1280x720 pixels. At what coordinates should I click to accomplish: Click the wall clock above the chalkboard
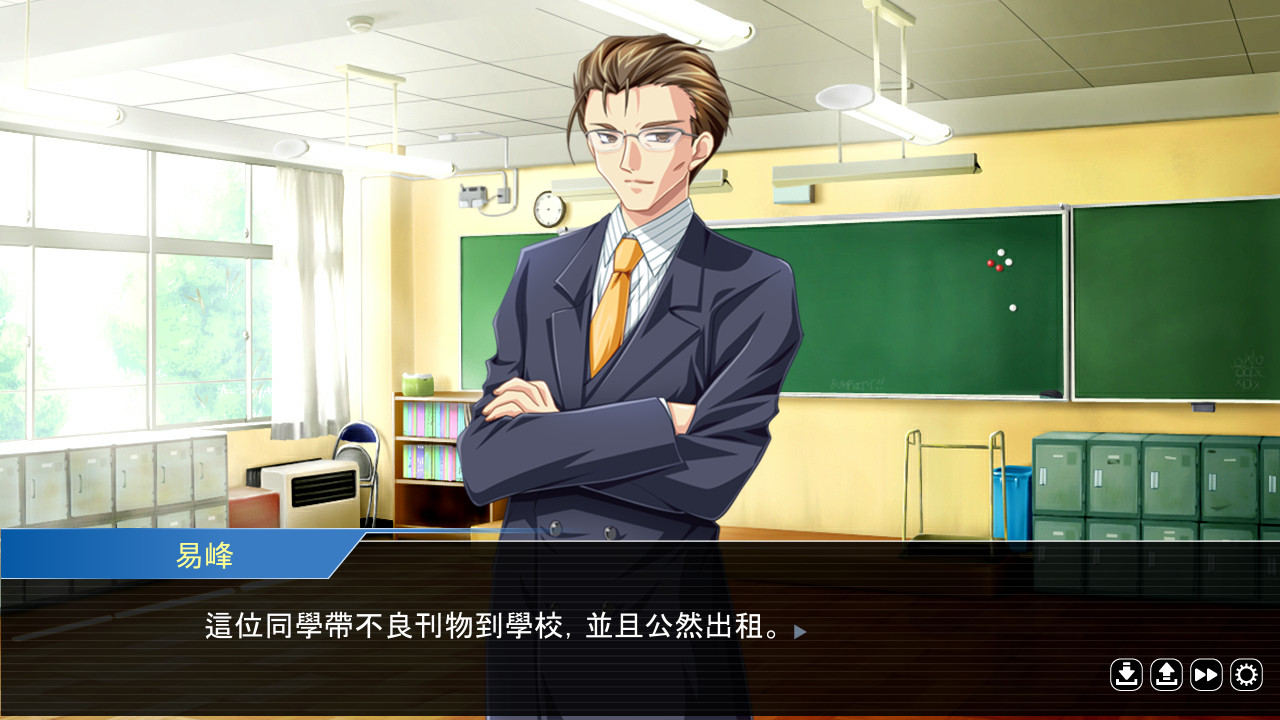549,208
